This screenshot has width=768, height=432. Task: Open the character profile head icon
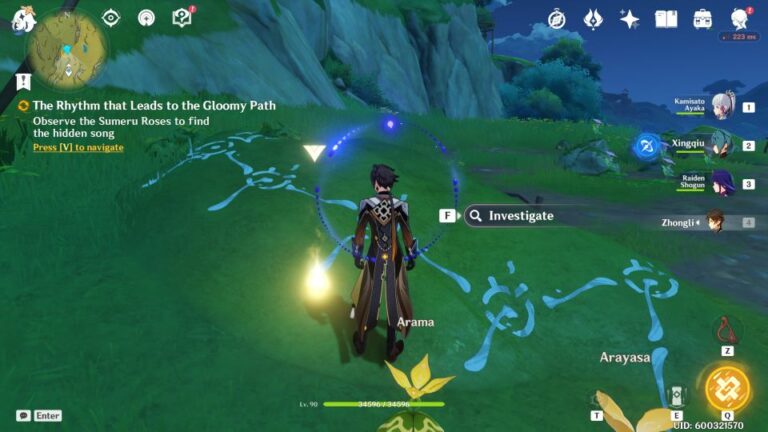pyautogui.click(x=739, y=19)
